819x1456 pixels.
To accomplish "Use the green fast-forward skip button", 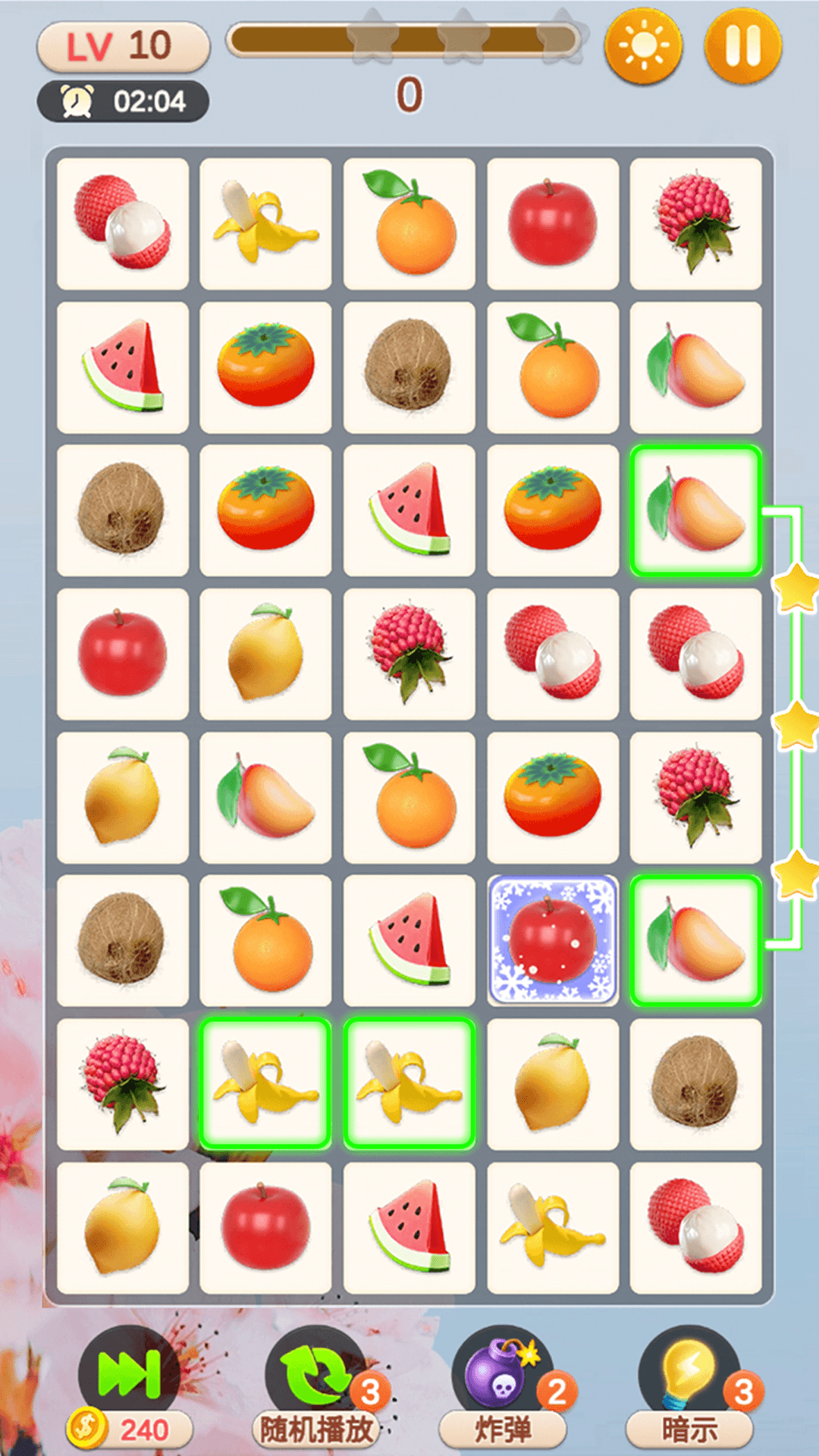I will point(129,1373).
